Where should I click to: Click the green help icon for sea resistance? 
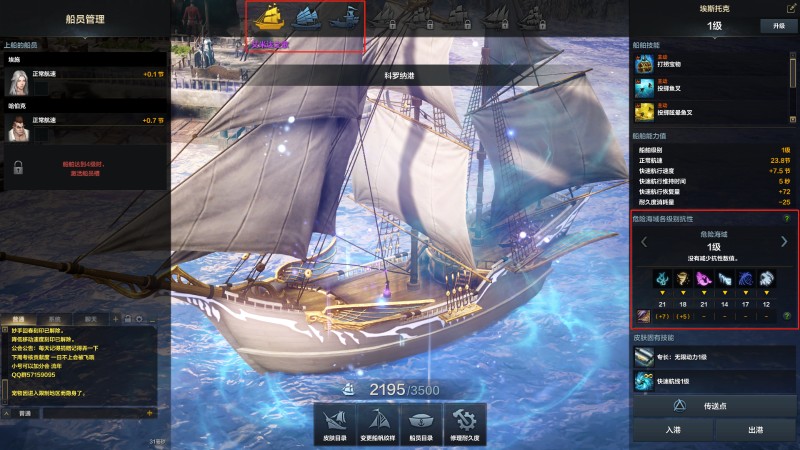(787, 218)
